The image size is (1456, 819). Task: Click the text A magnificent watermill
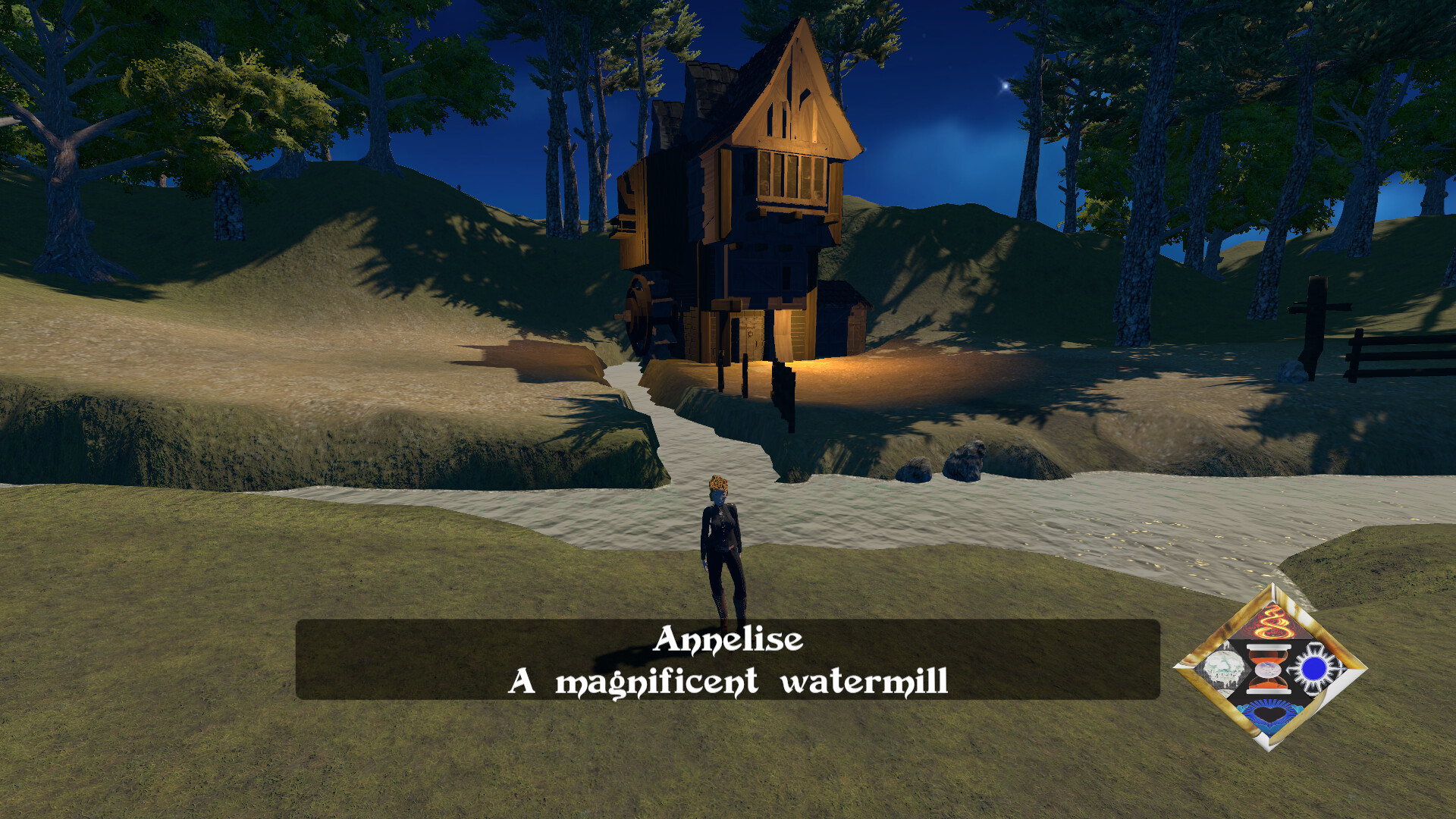730,681
